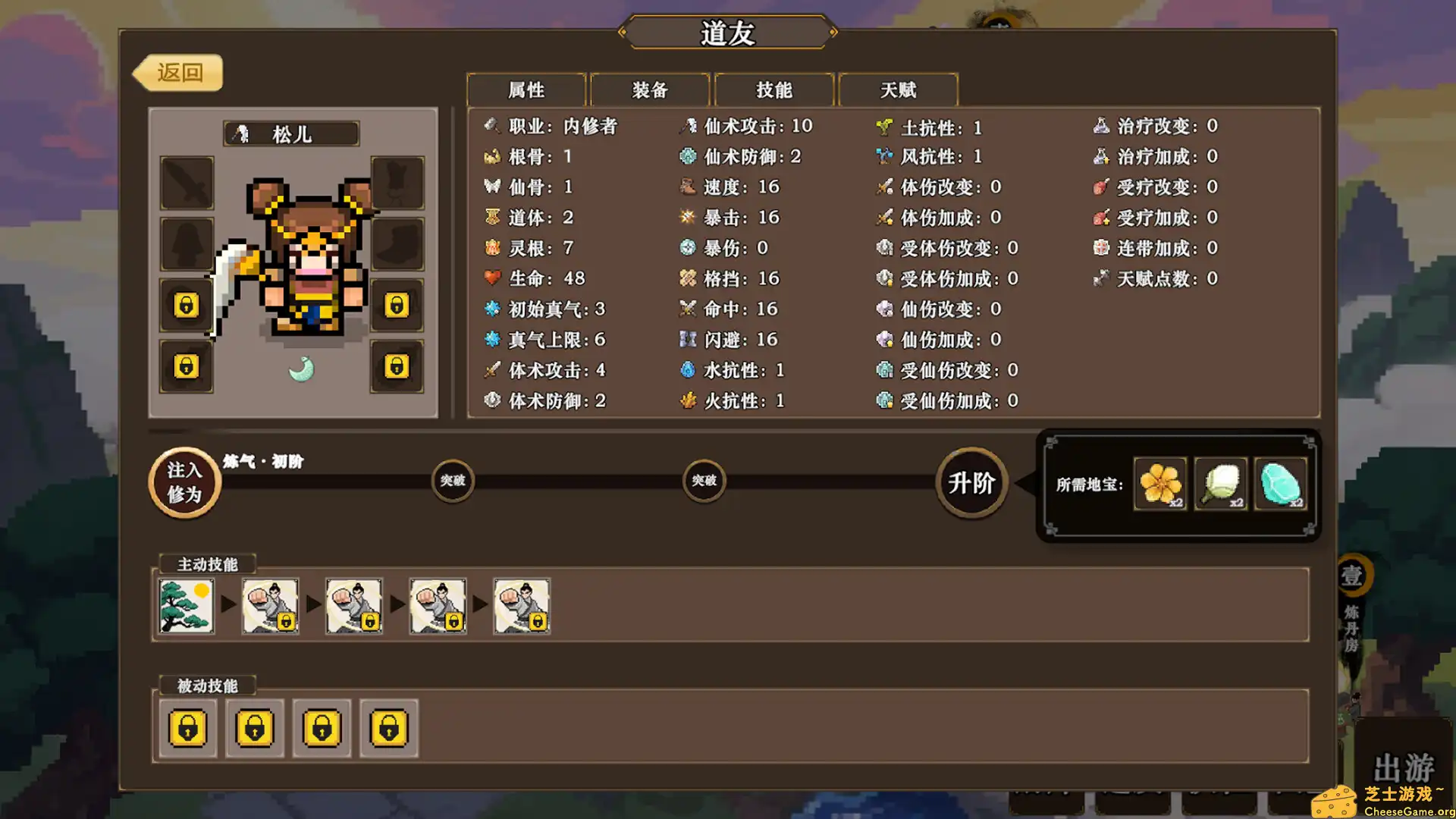Click the moon item under the character
The image size is (1456, 819).
pos(302,369)
